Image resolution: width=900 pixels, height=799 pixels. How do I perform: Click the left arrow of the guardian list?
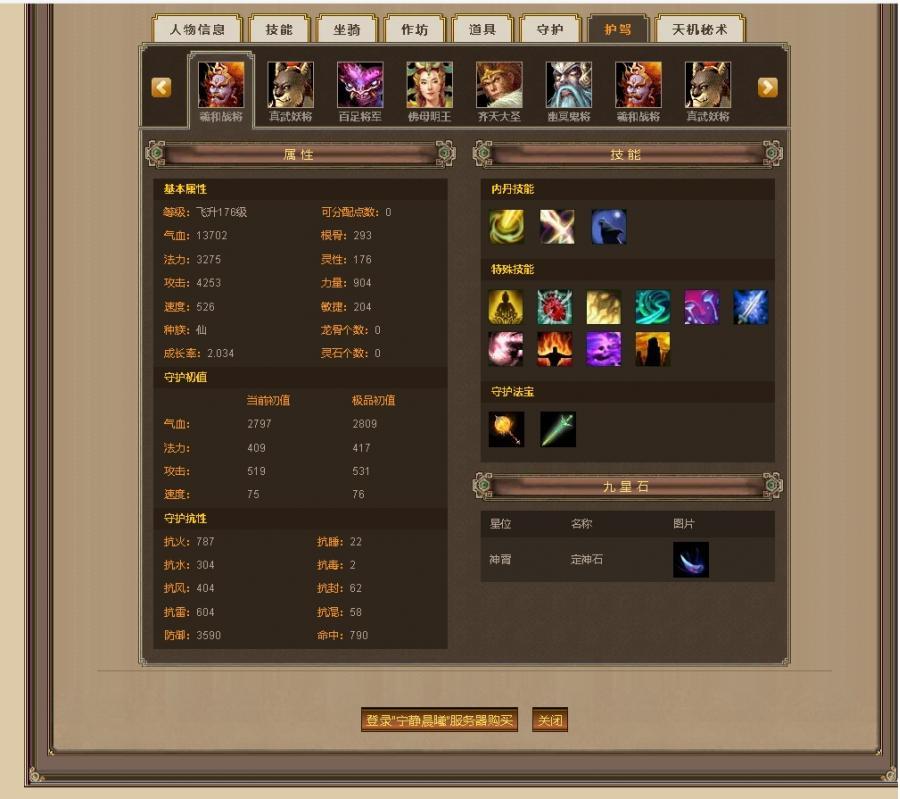(162, 88)
